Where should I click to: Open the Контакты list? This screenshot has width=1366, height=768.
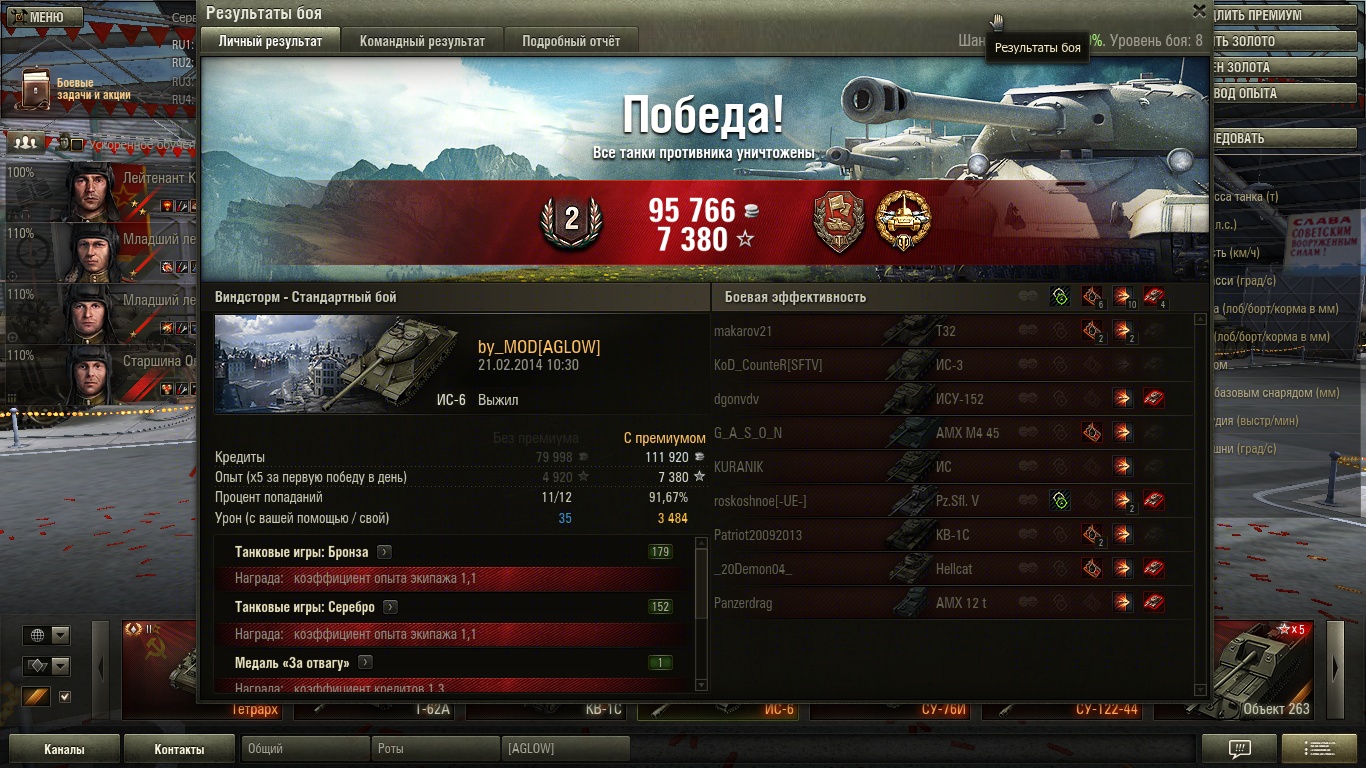[179, 749]
